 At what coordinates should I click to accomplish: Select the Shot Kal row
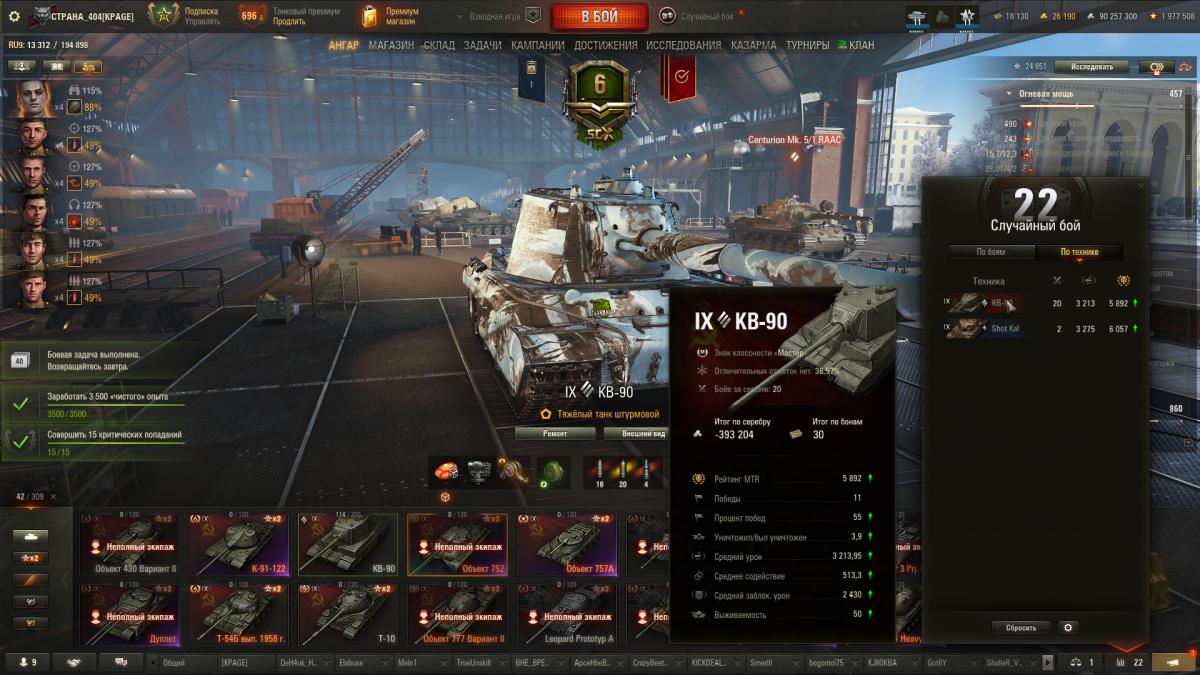pos(1040,328)
